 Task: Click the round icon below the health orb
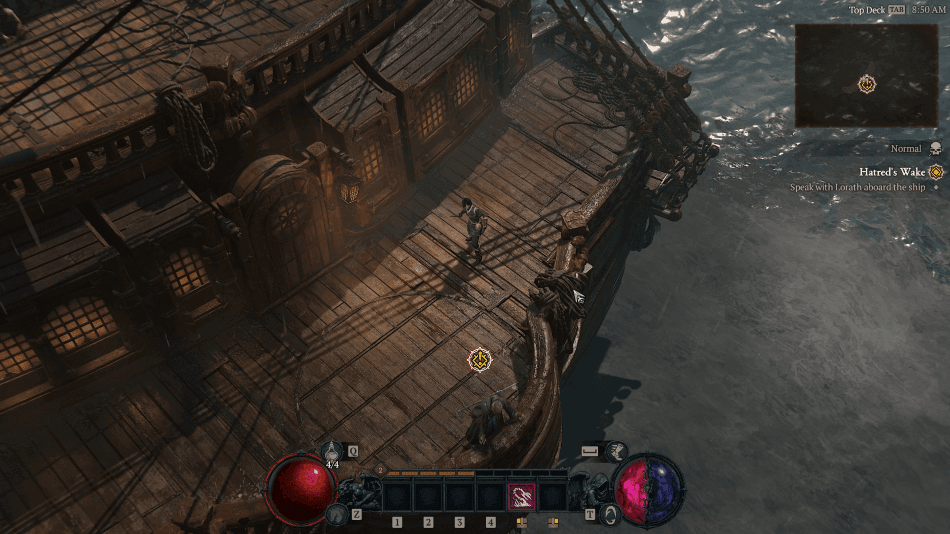(336, 514)
